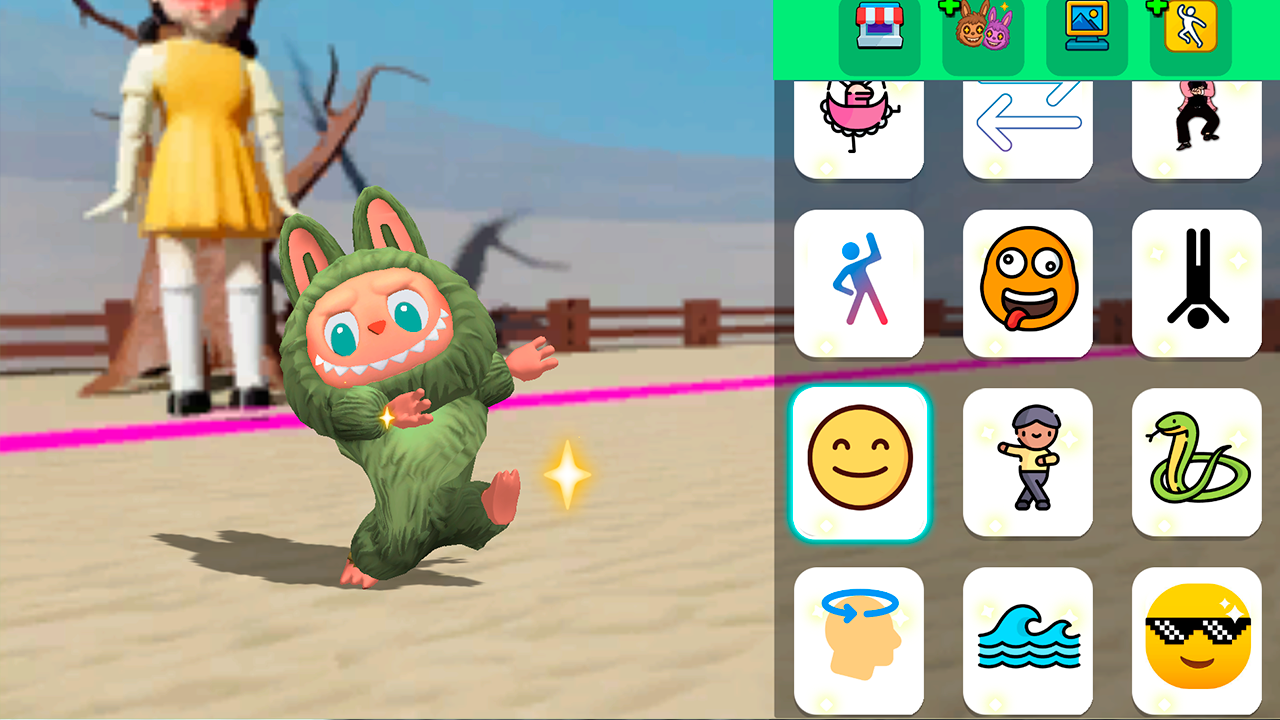
Task: Select the ocean wave emote
Action: [1027, 640]
